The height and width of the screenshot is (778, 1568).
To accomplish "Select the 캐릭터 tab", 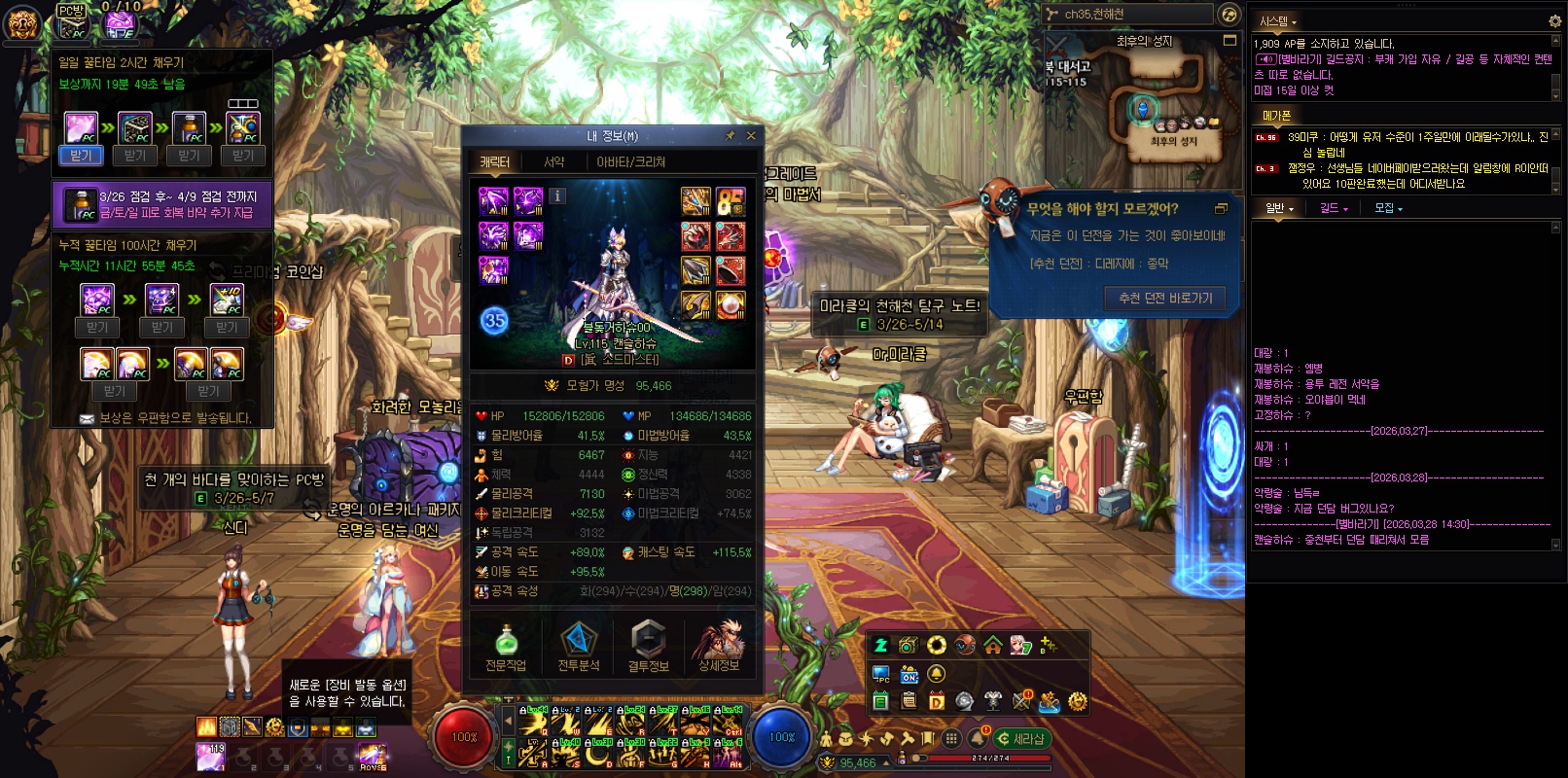I will (x=494, y=162).
